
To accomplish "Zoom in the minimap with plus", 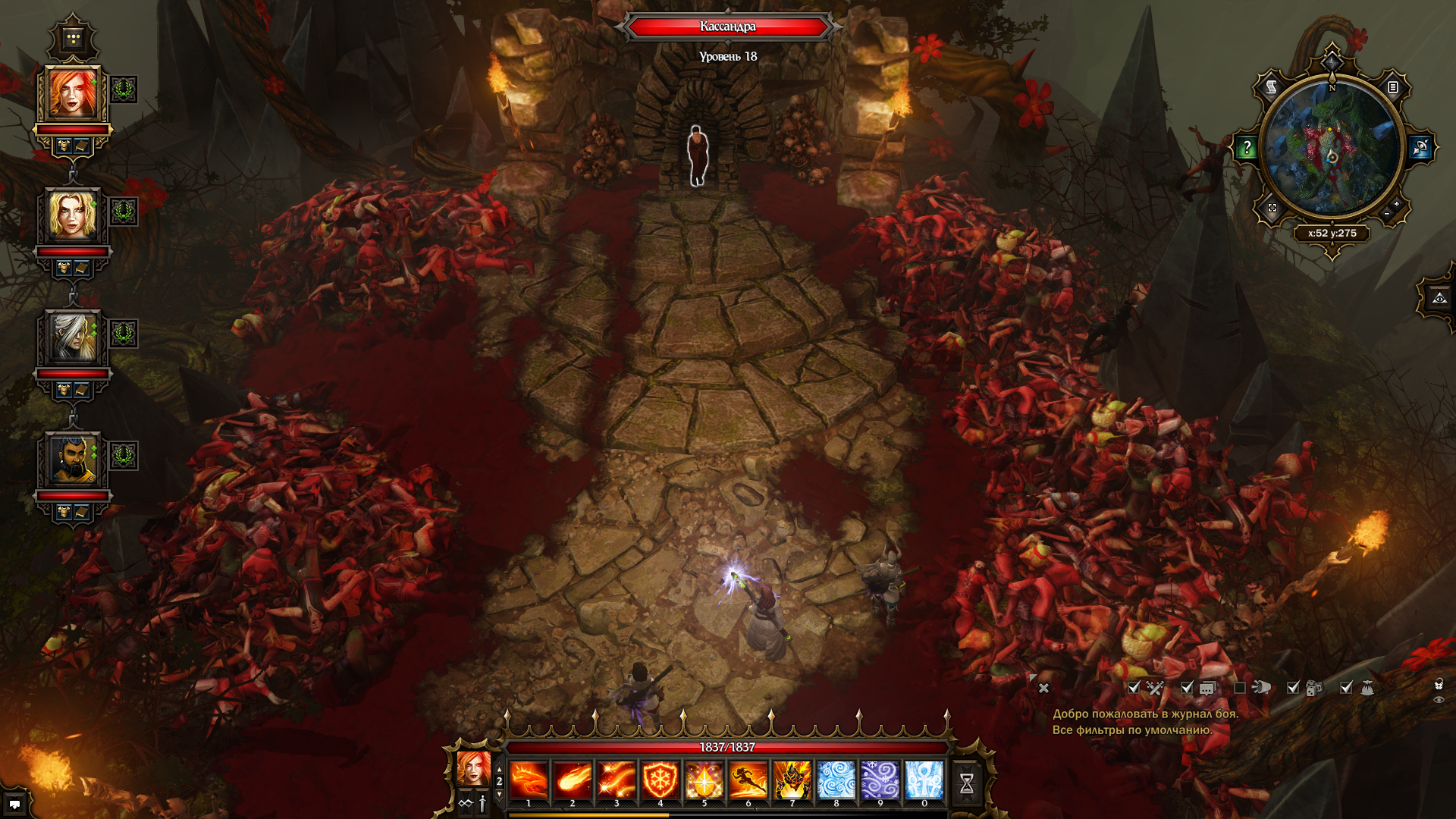I will [x=1396, y=204].
